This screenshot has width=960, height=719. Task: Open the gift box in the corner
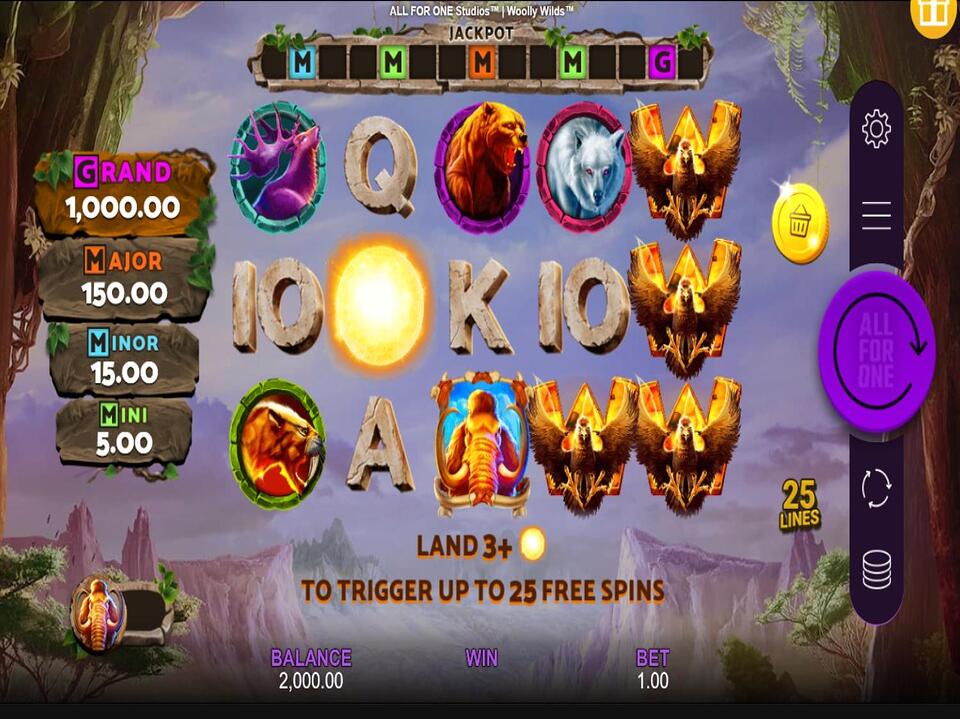point(934,14)
